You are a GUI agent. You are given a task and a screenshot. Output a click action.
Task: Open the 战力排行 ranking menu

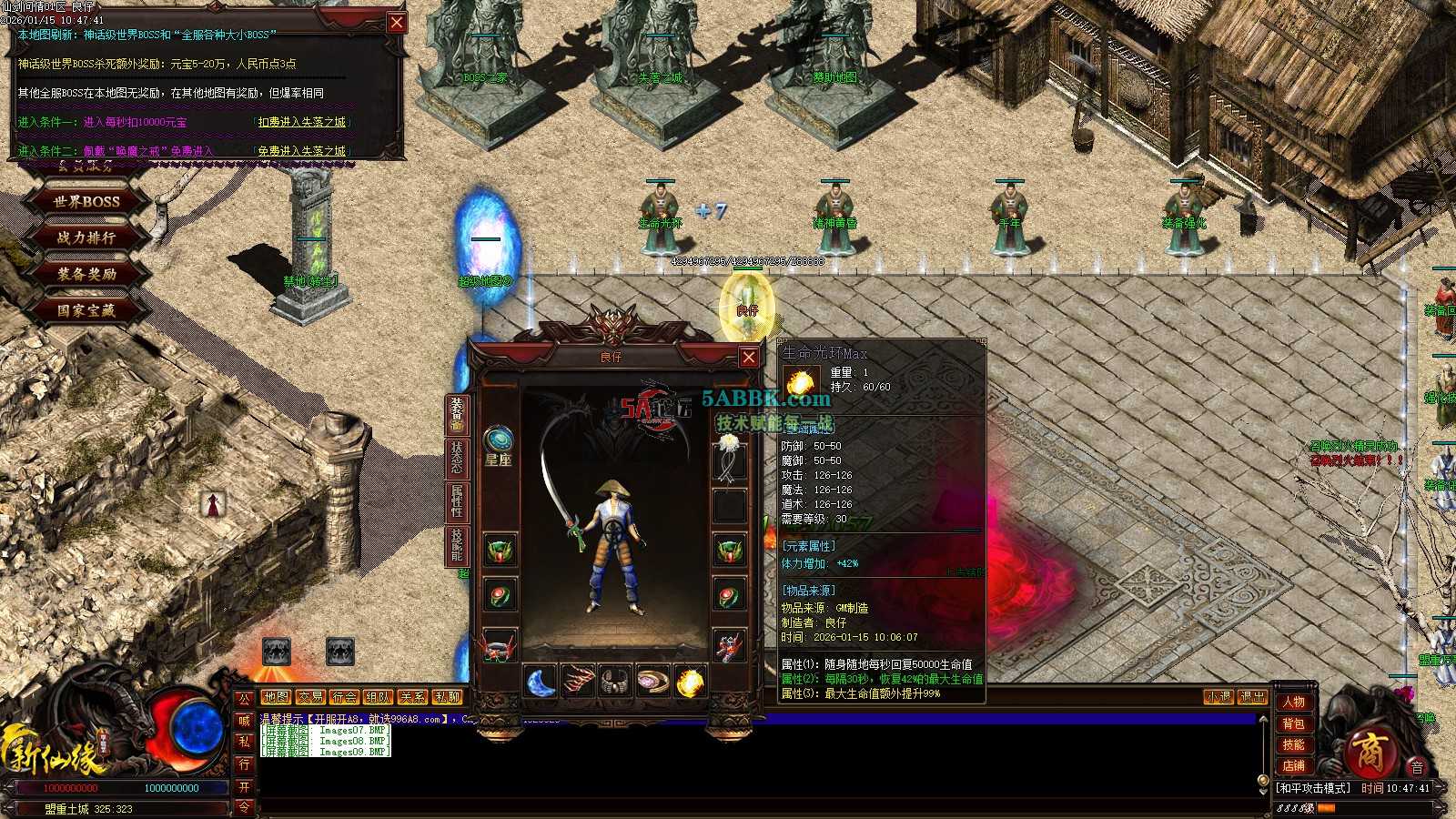point(86,238)
